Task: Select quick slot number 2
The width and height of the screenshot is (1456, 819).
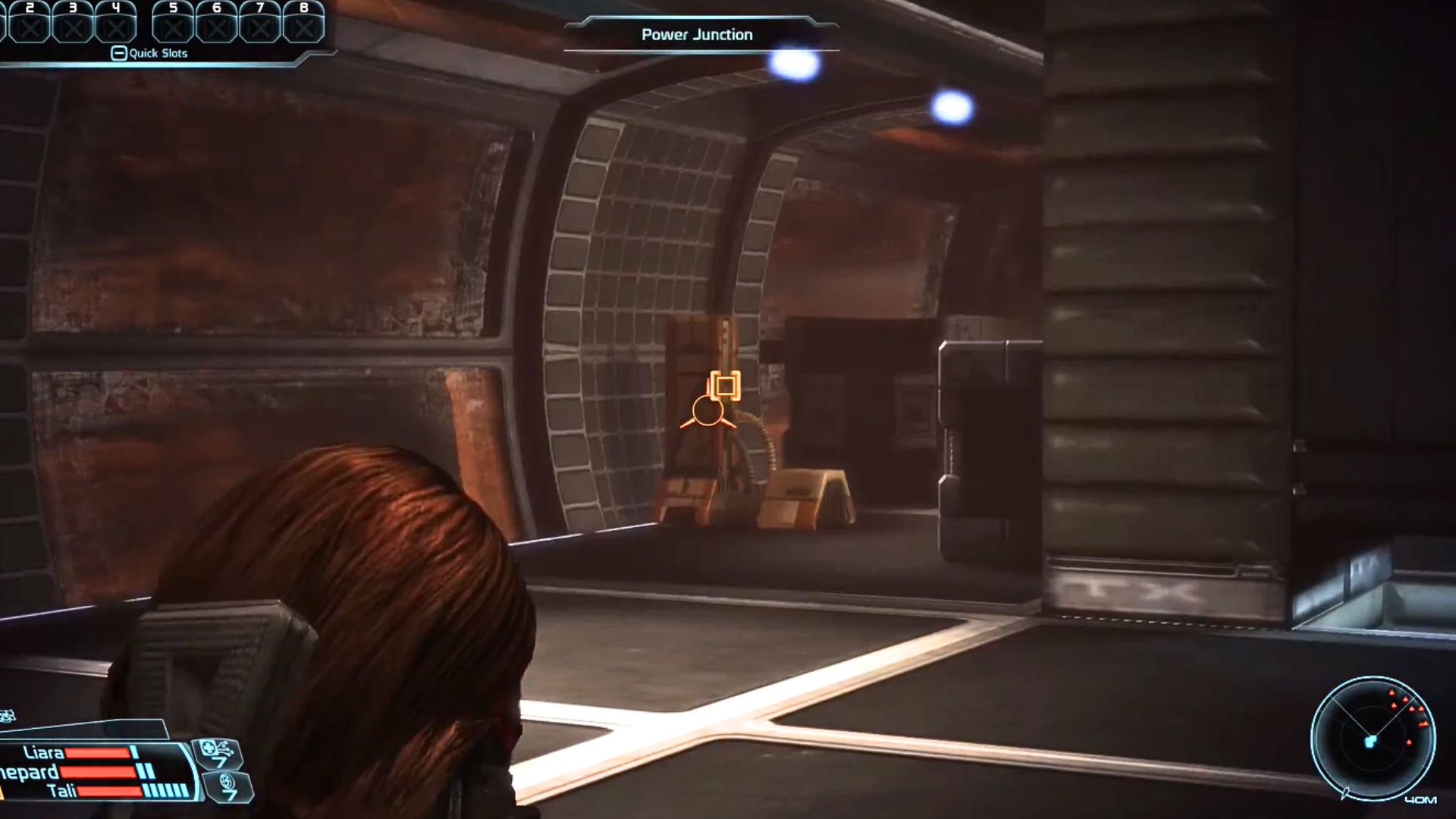Action: click(30, 23)
